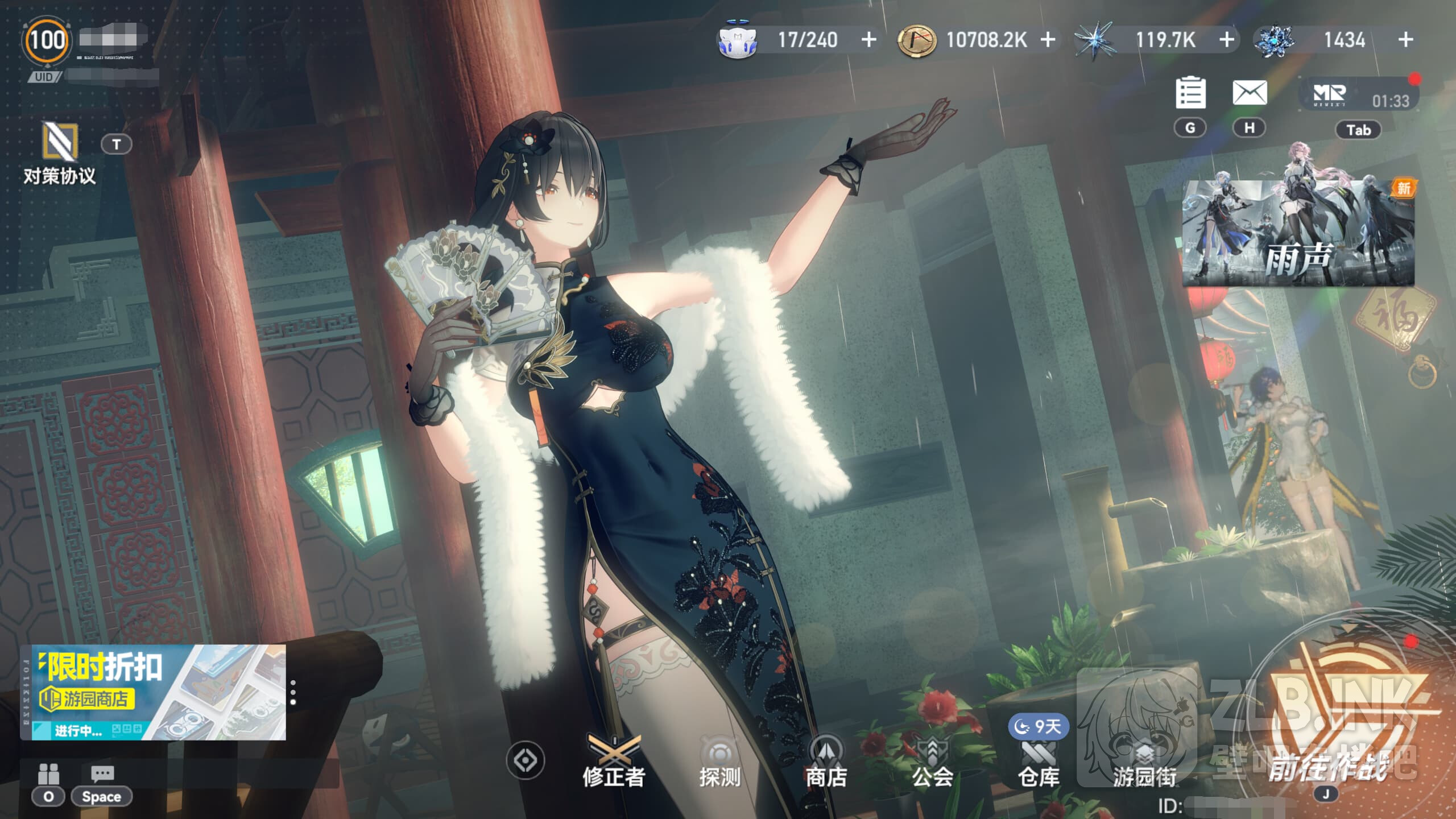
Task: Open the 雨声 event banner
Action: (1298, 233)
